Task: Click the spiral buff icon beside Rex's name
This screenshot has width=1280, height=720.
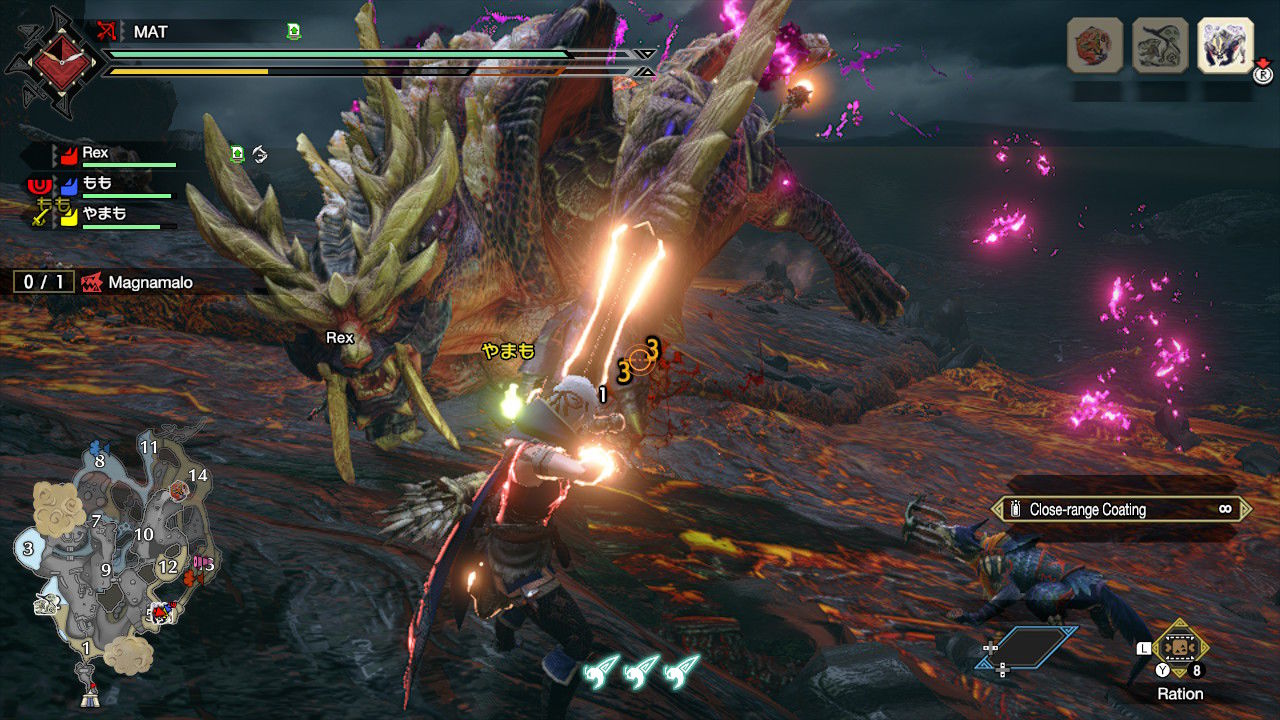Action: [x=260, y=155]
